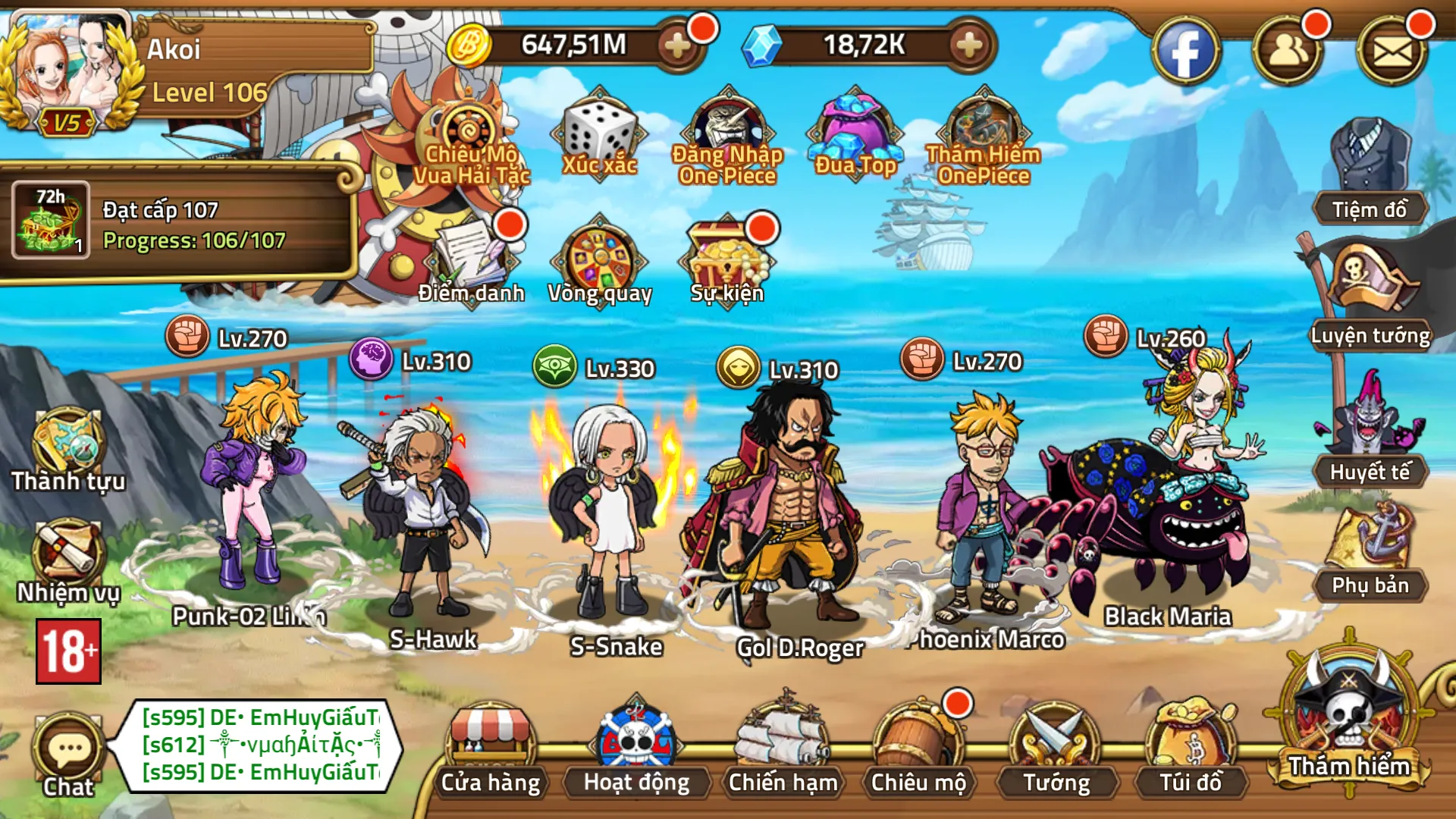Open Điểm danh daily check-in
1456x819 pixels.
472,258
